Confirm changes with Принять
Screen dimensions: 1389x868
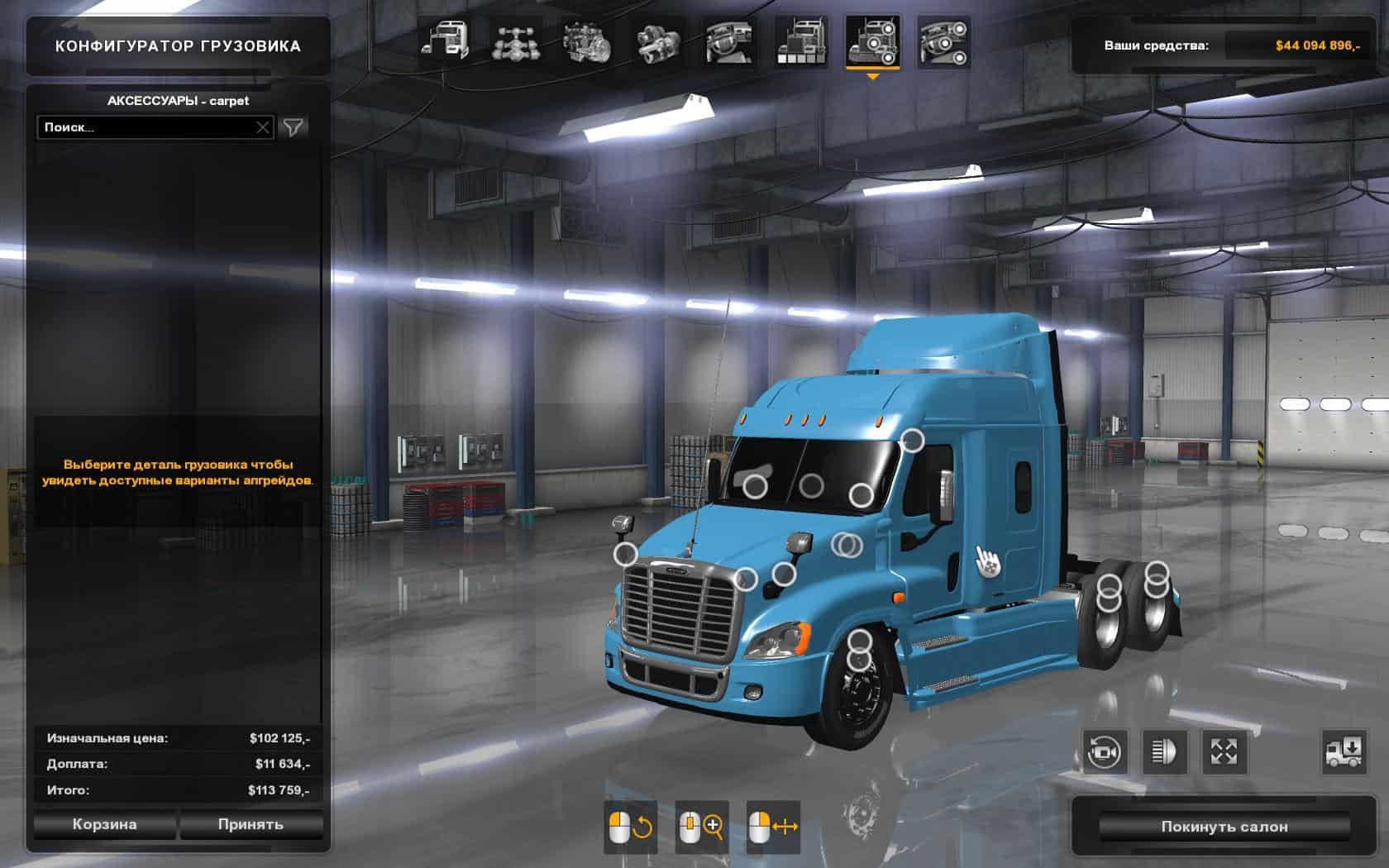(251, 824)
